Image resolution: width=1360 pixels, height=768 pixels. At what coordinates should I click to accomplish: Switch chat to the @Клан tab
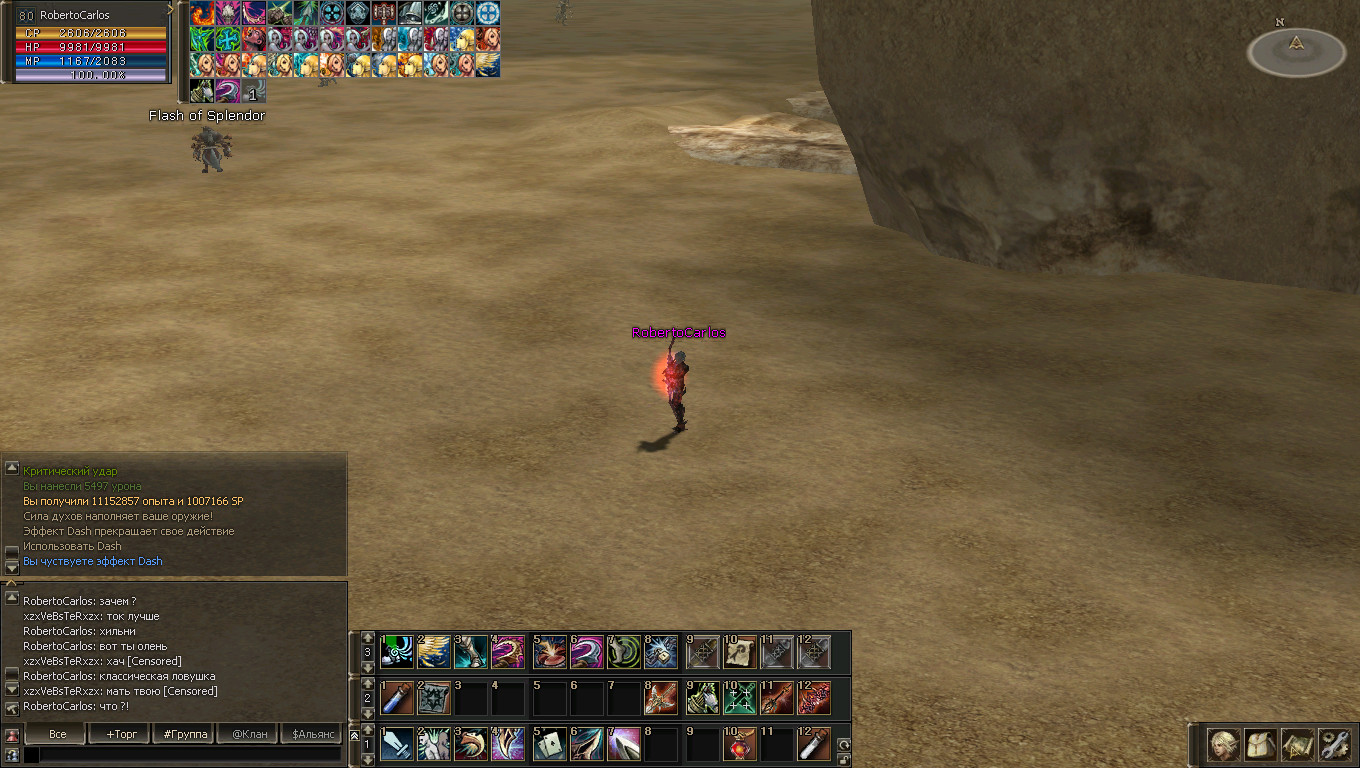pos(248,734)
